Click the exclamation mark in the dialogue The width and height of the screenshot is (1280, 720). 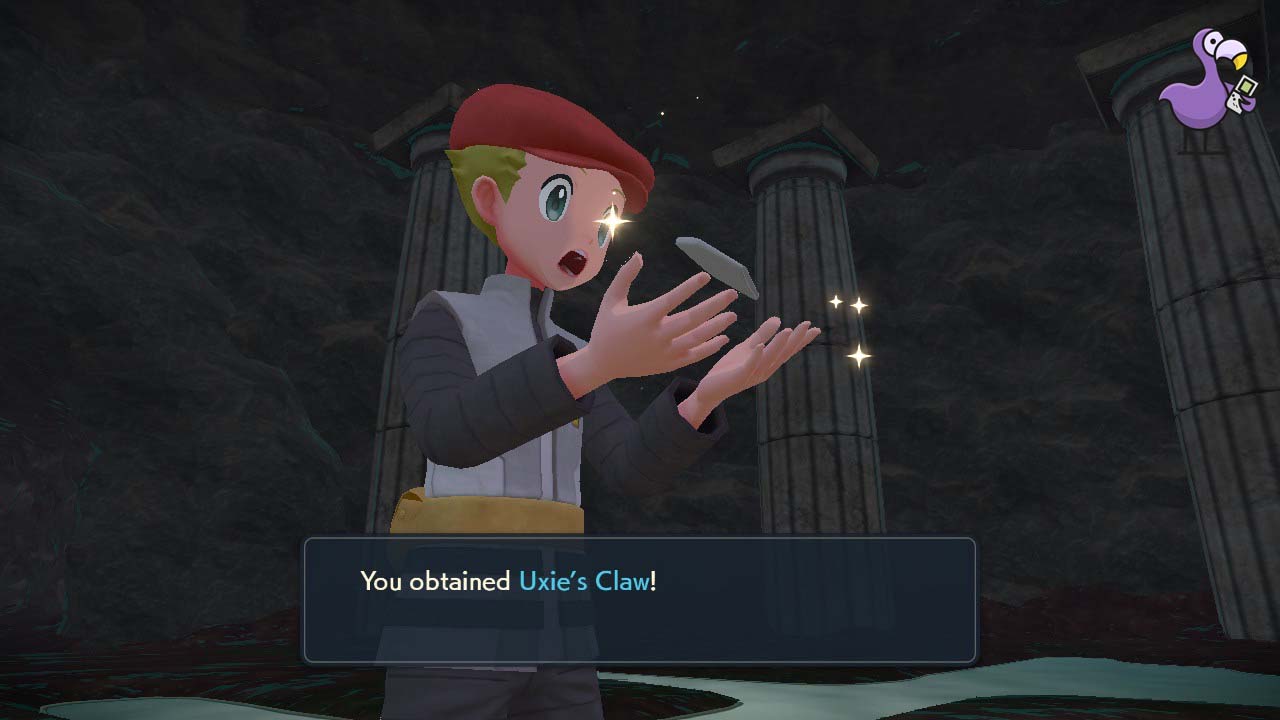click(x=651, y=578)
